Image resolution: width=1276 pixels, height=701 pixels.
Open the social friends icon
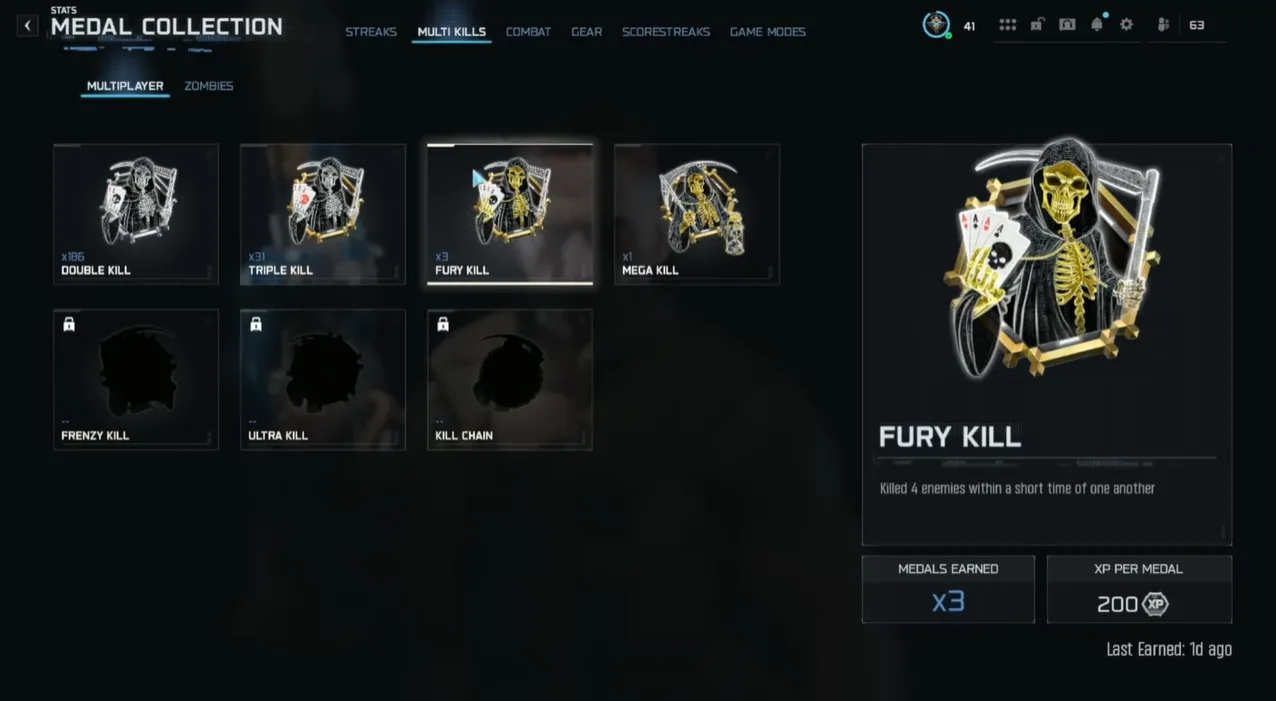[x=1164, y=25]
